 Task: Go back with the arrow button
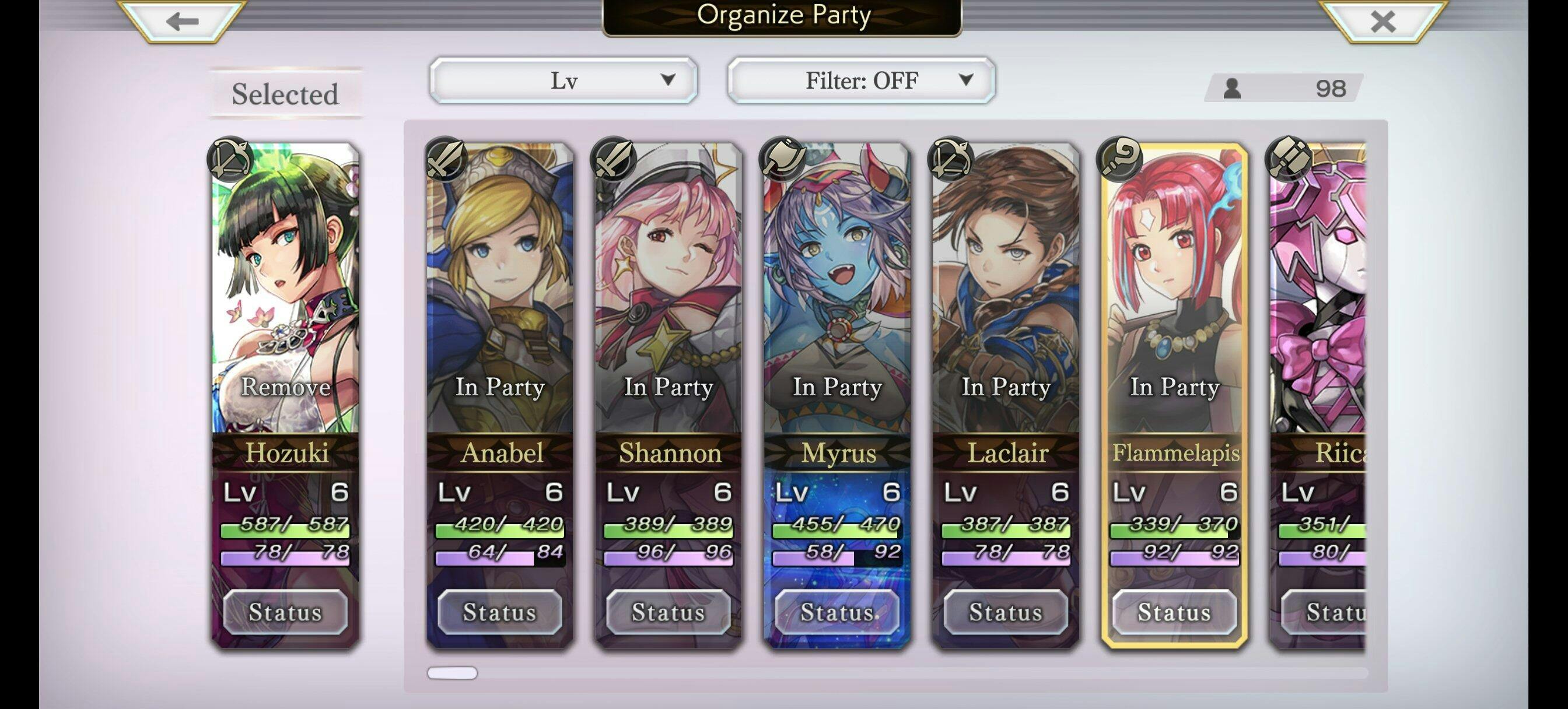pyautogui.click(x=182, y=22)
